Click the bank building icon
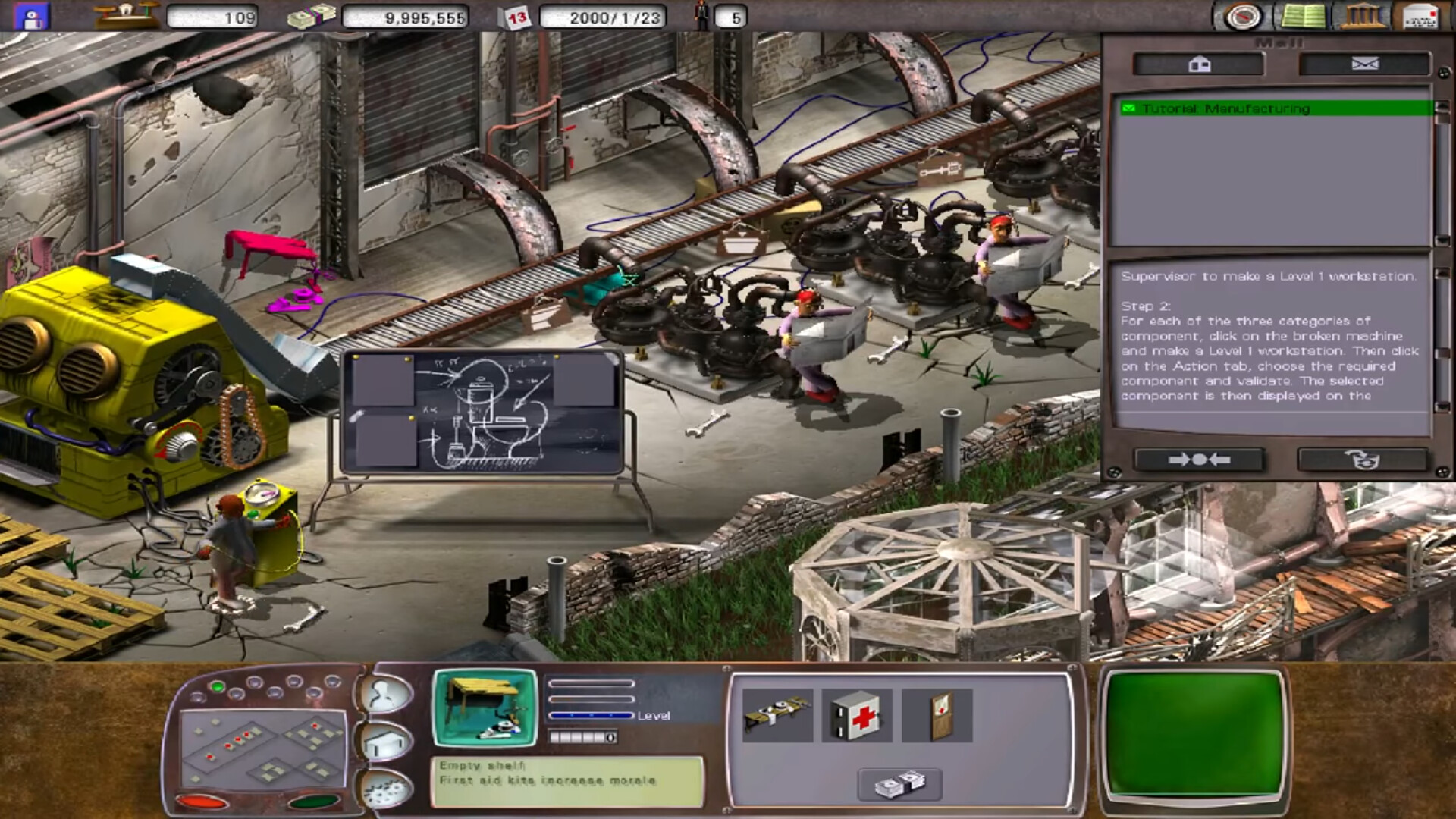 click(x=1363, y=16)
